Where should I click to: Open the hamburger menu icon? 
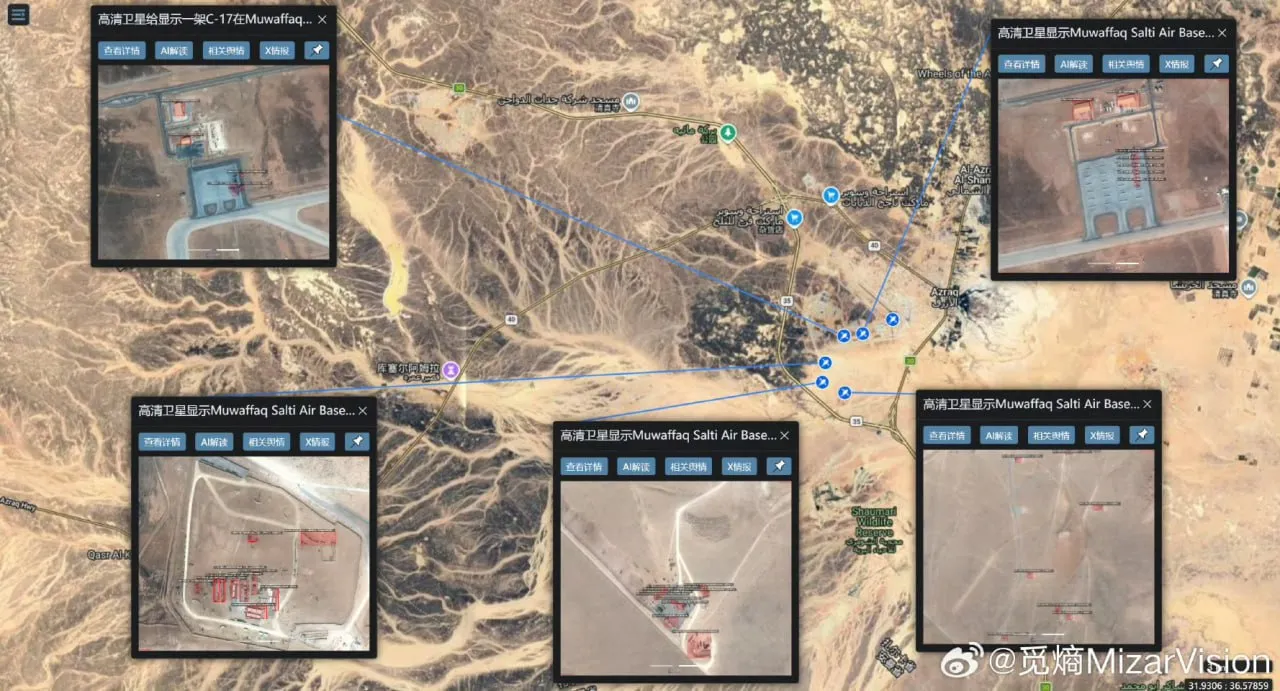[19, 16]
